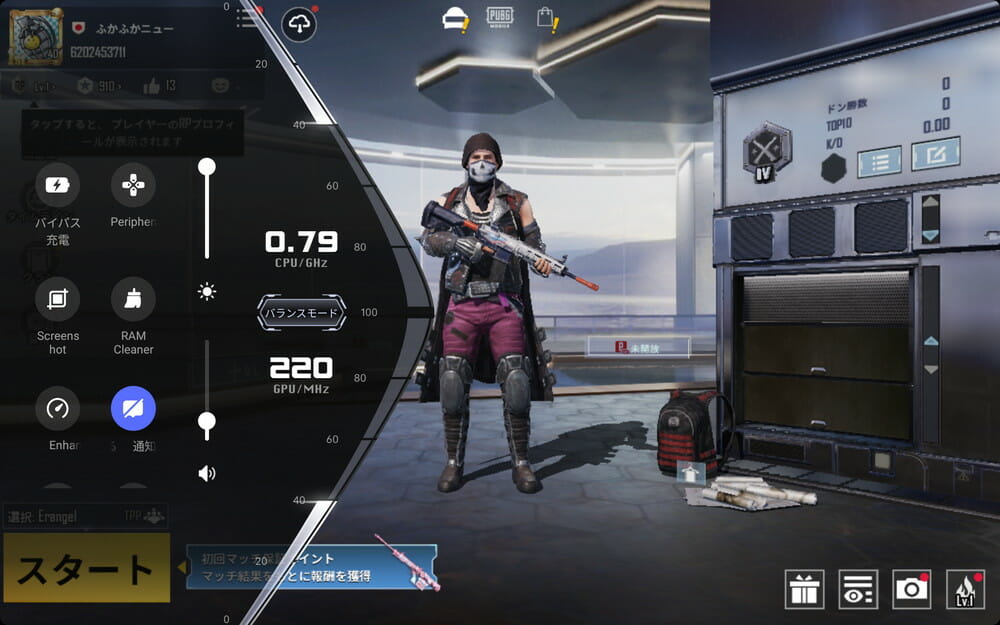Open the Enhance speedometer option
The width and height of the screenshot is (1000, 625).
coord(57,408)
